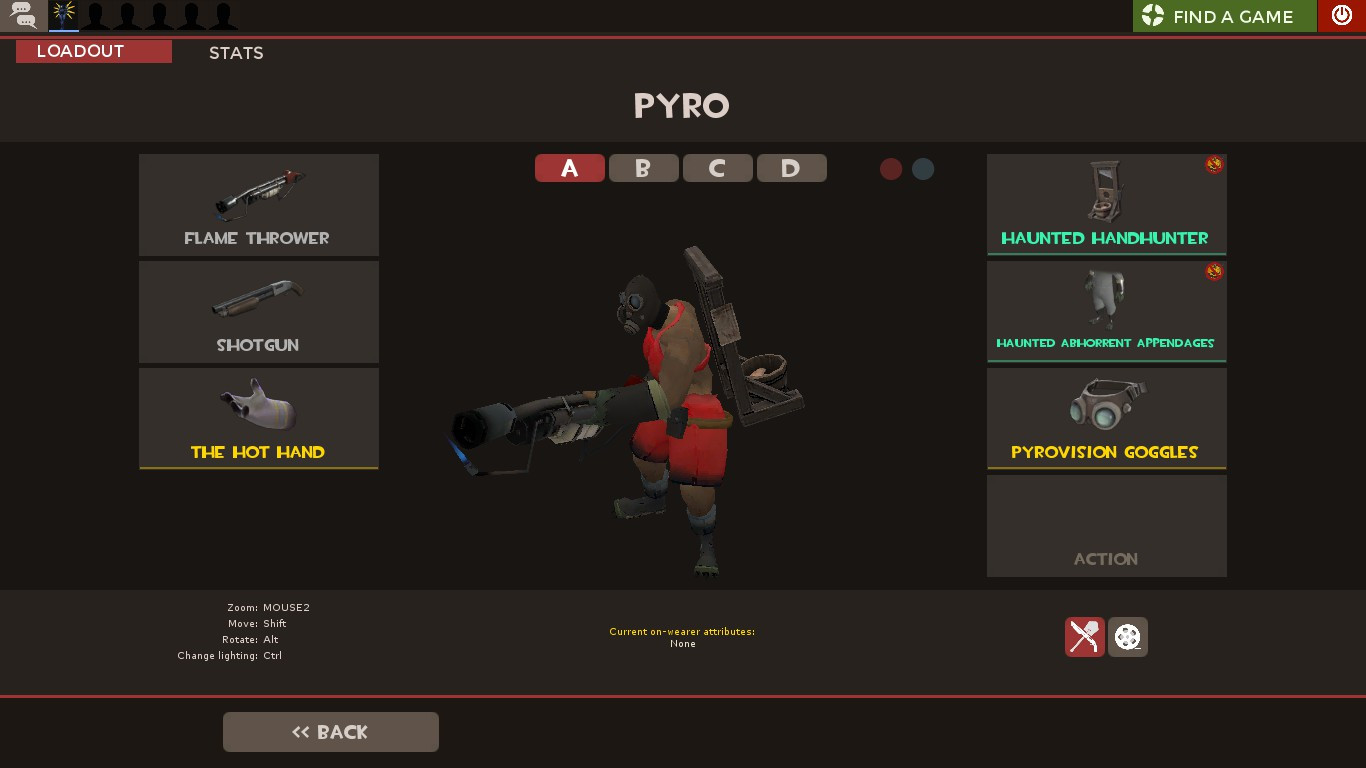This screenshot has height=768, width=1366.
Task: Select the Haunted Abhorrent Appendages slot
Action: (x=1106, y=311)
